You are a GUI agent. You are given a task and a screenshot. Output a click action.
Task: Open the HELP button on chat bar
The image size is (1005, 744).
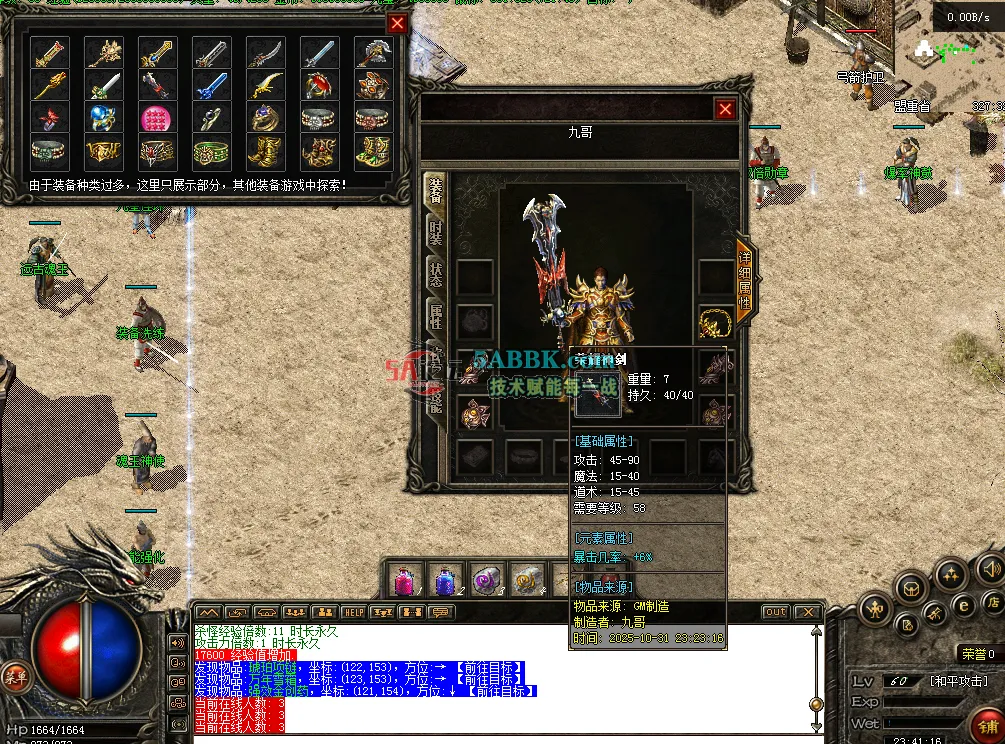(x=353, y=612)
